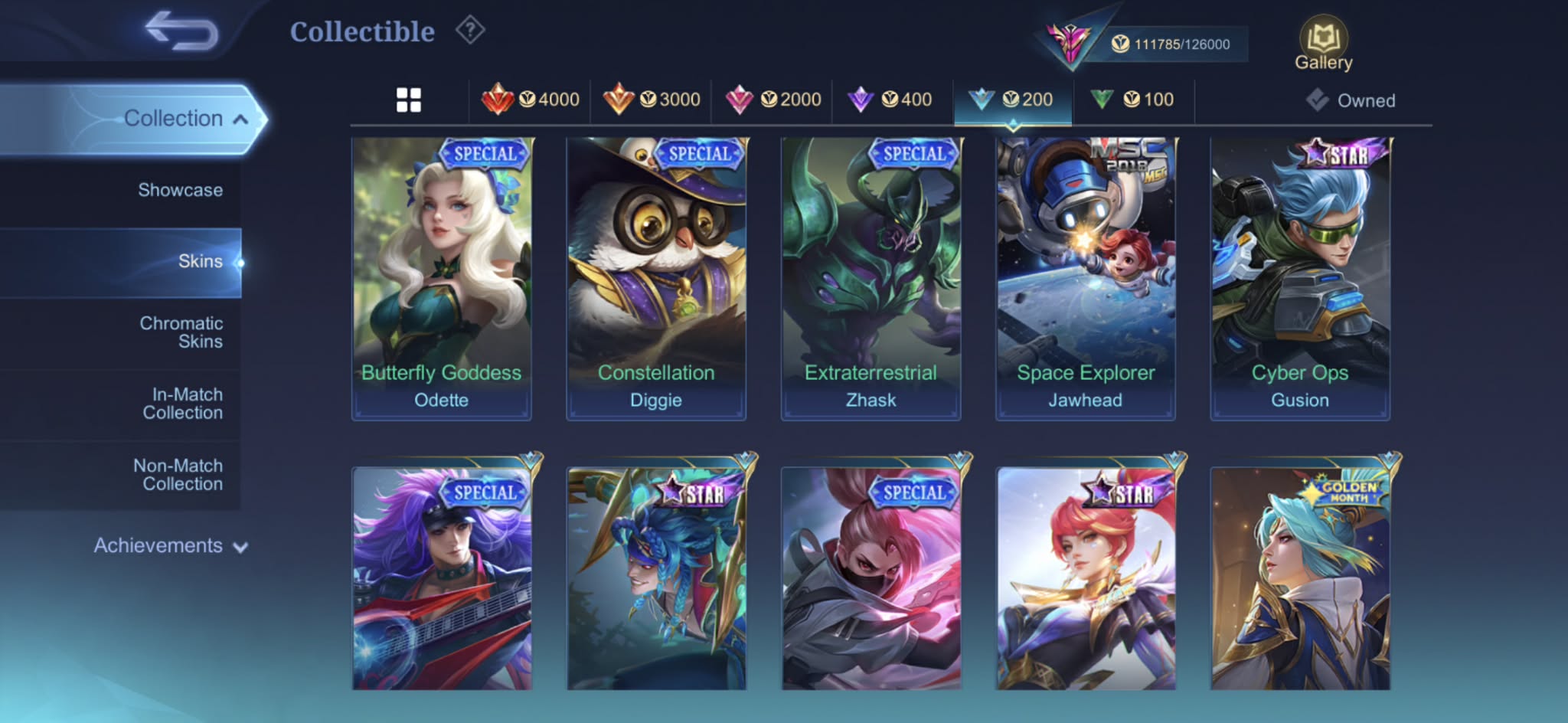Select the Skins menu entry
This screenshot has width=1568, height=723.
click(200, 262)
